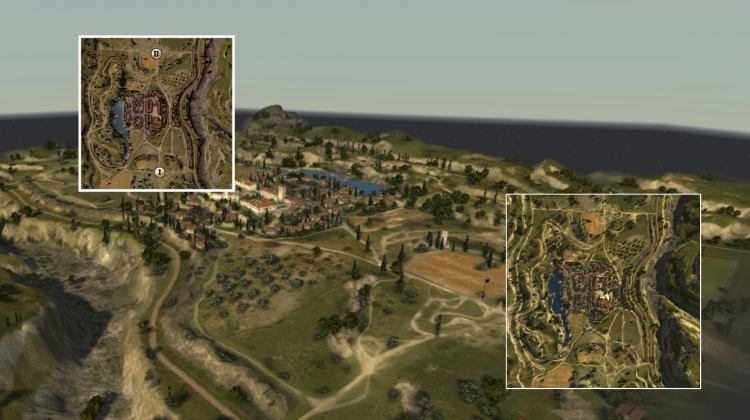Open the larger unmarked map image
The width and height of the screenshot is (750, 420).
603,291
